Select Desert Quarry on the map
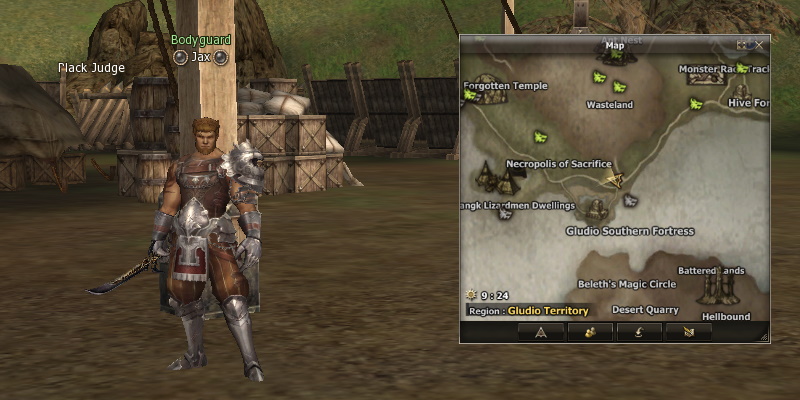This screenshot has height=400, width=800. coord(645,310)
